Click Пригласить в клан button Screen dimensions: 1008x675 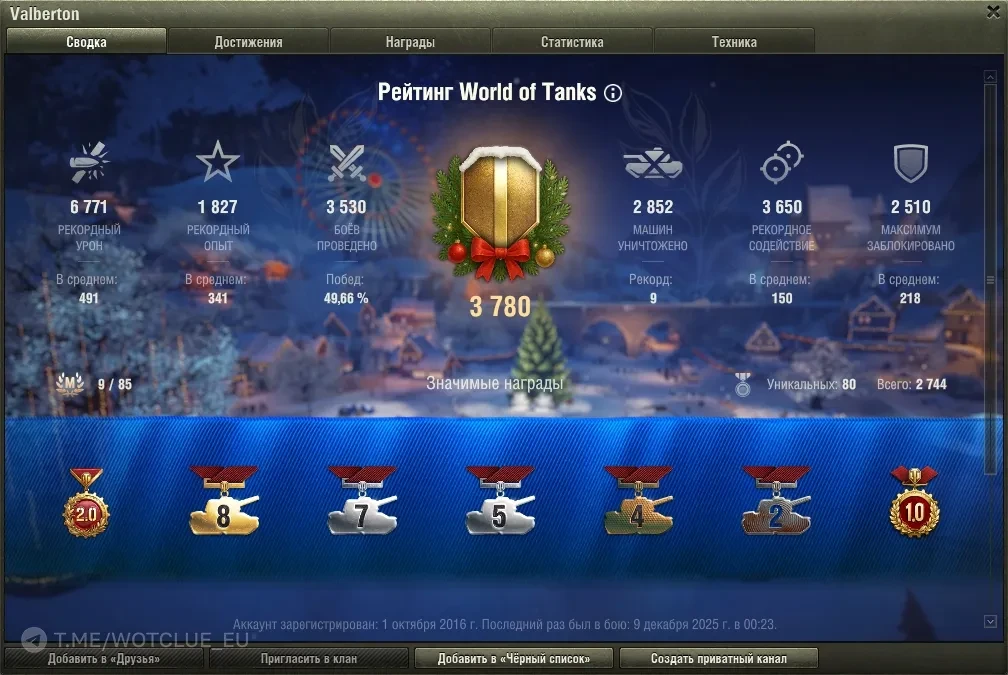309,659
